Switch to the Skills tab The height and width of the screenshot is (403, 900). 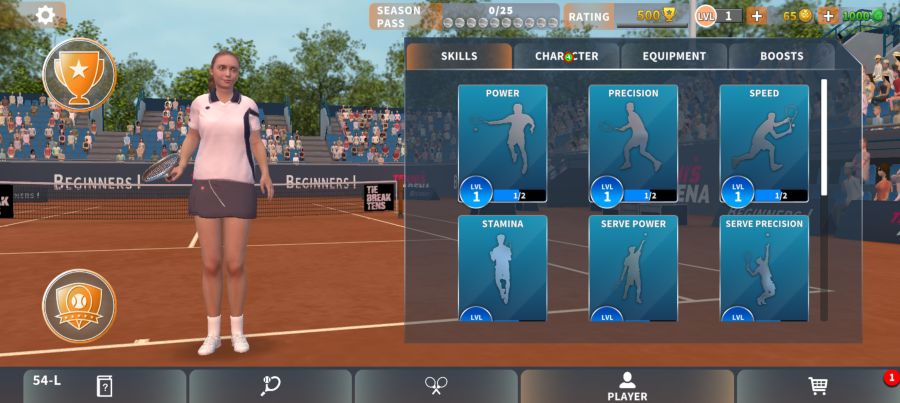[459, 56]
